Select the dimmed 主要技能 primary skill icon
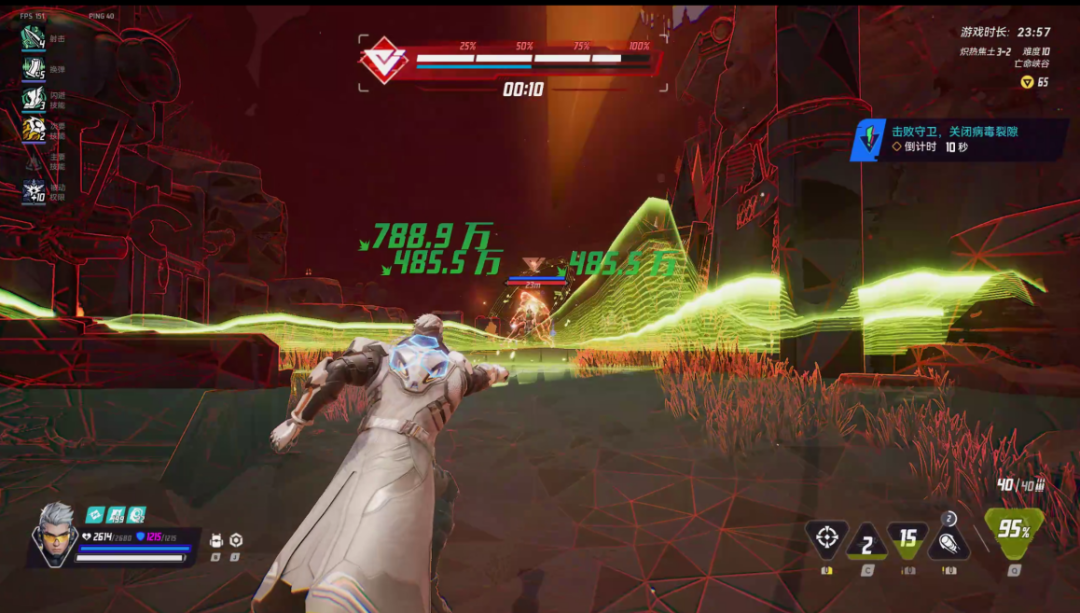The height and width of the screenshot is (613, 1080). [x=34, y=160]
